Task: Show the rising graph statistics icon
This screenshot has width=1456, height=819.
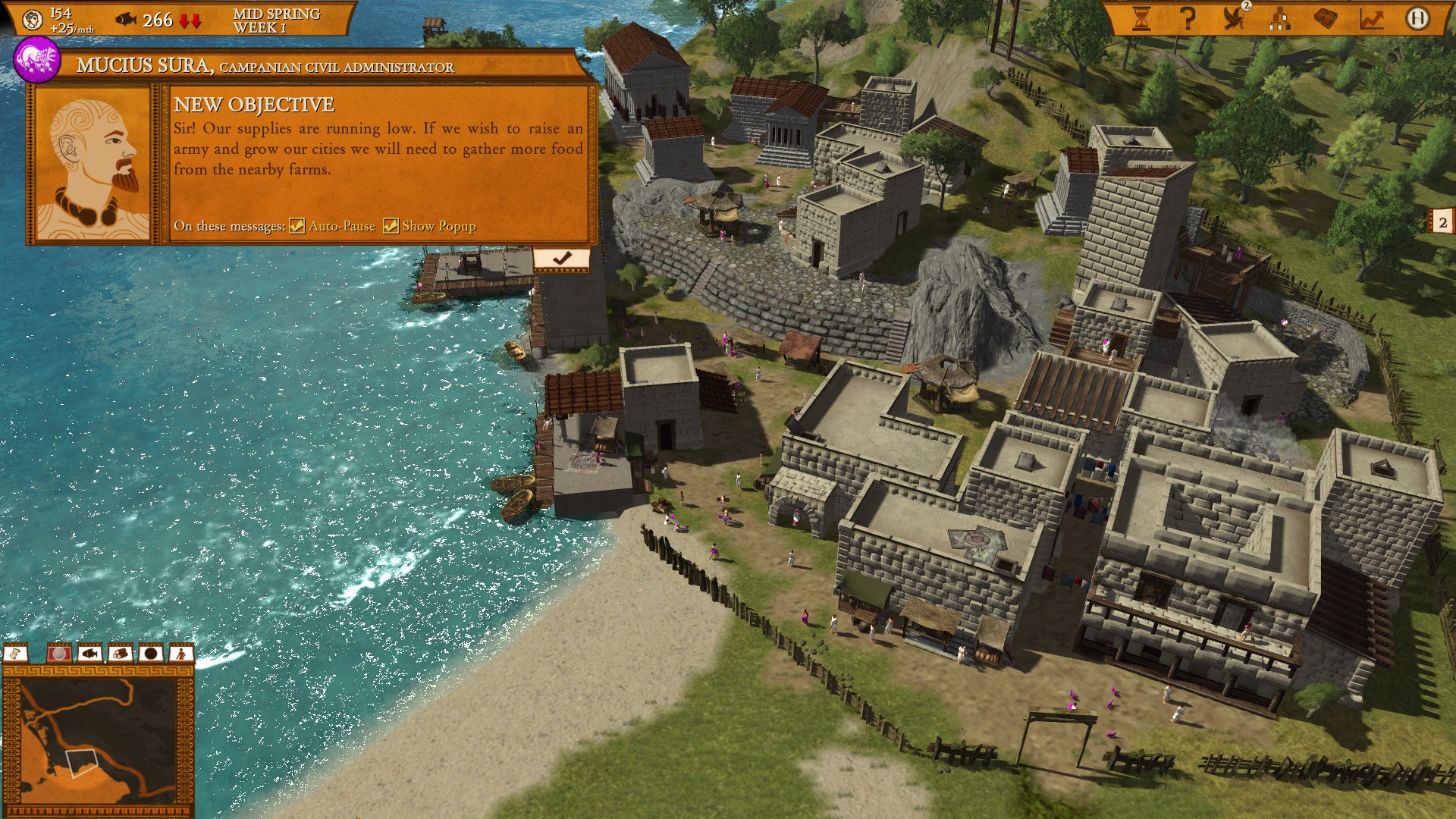Action: pyautogui.click(x=1371, y=18)
